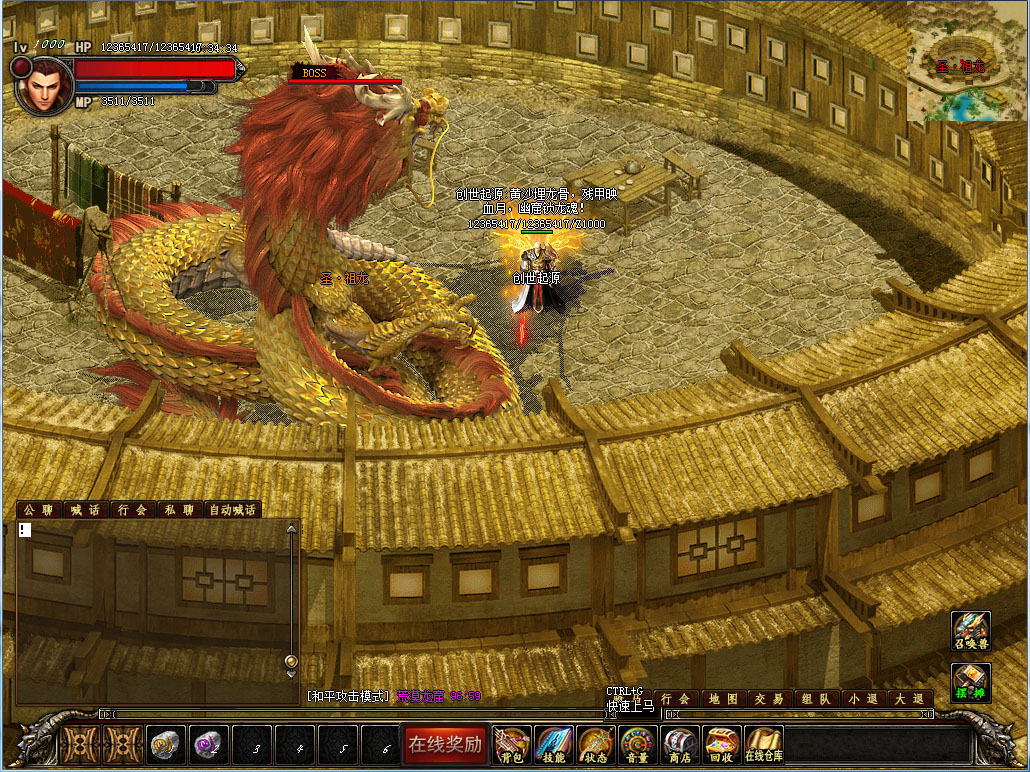Show the 状态 character status
The width and height of the screenshot is (1030, 772).
[596, 744]
